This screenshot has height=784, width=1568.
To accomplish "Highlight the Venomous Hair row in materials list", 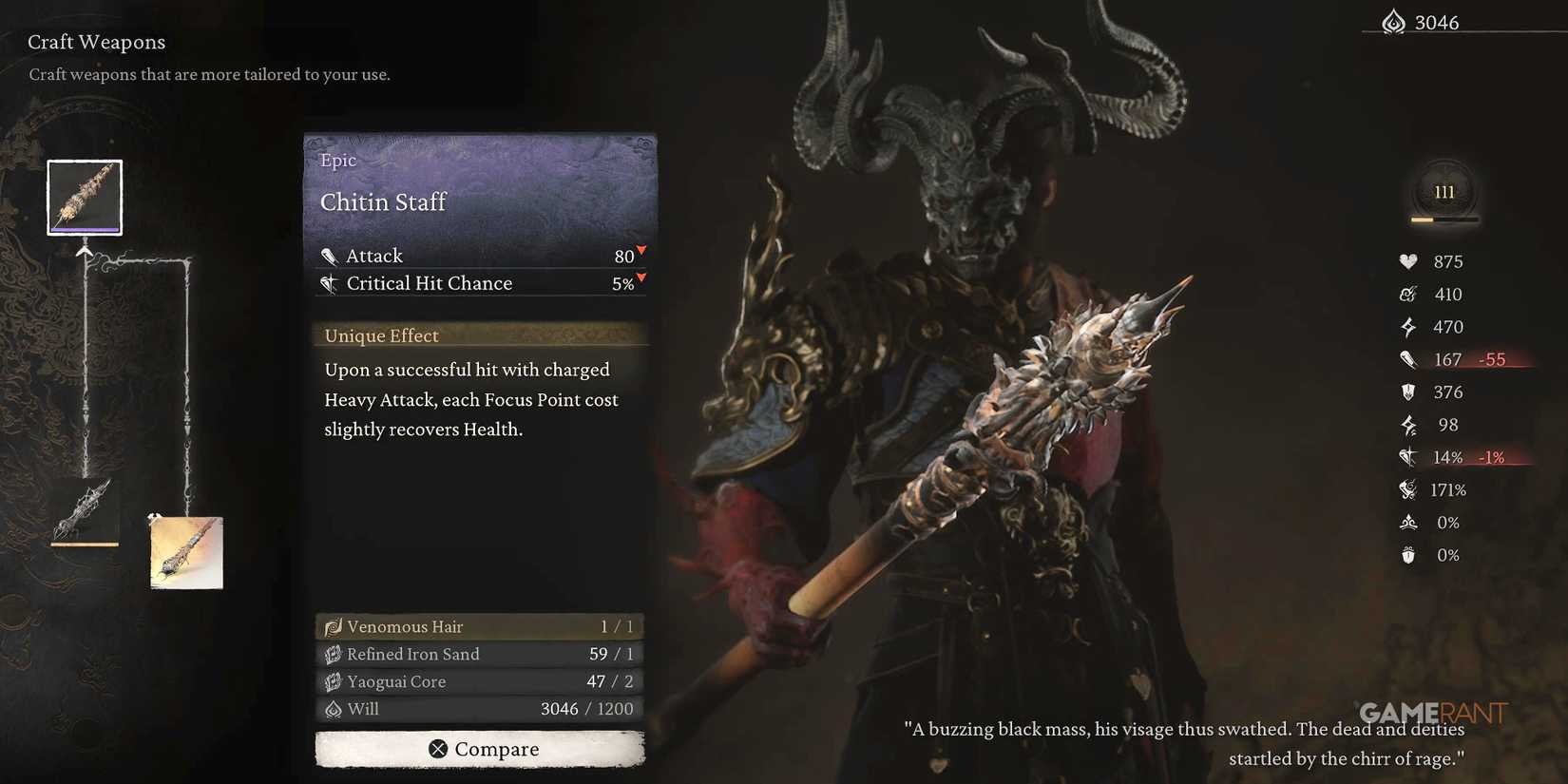I will [x=479, y=625].
